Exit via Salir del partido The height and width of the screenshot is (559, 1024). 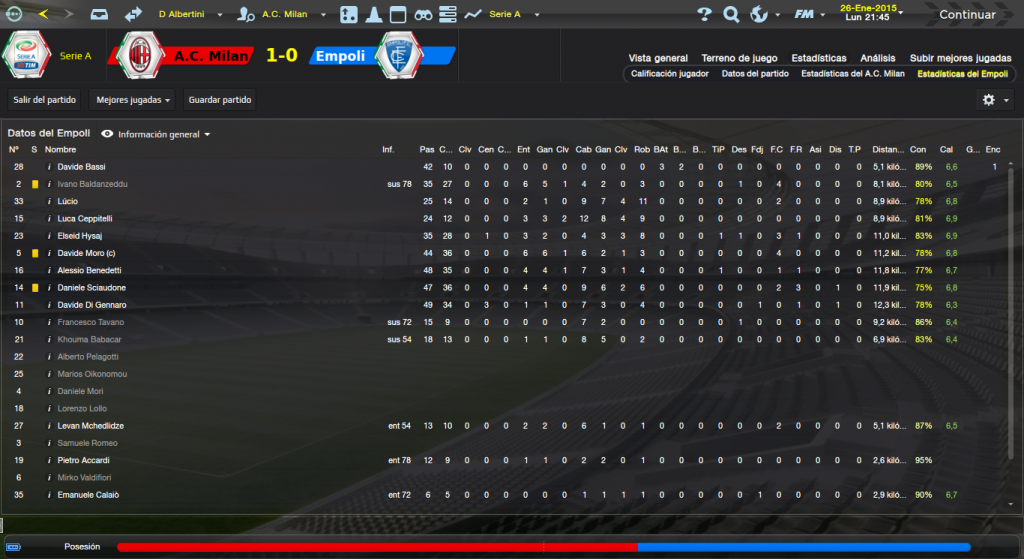tap(45, 100)
